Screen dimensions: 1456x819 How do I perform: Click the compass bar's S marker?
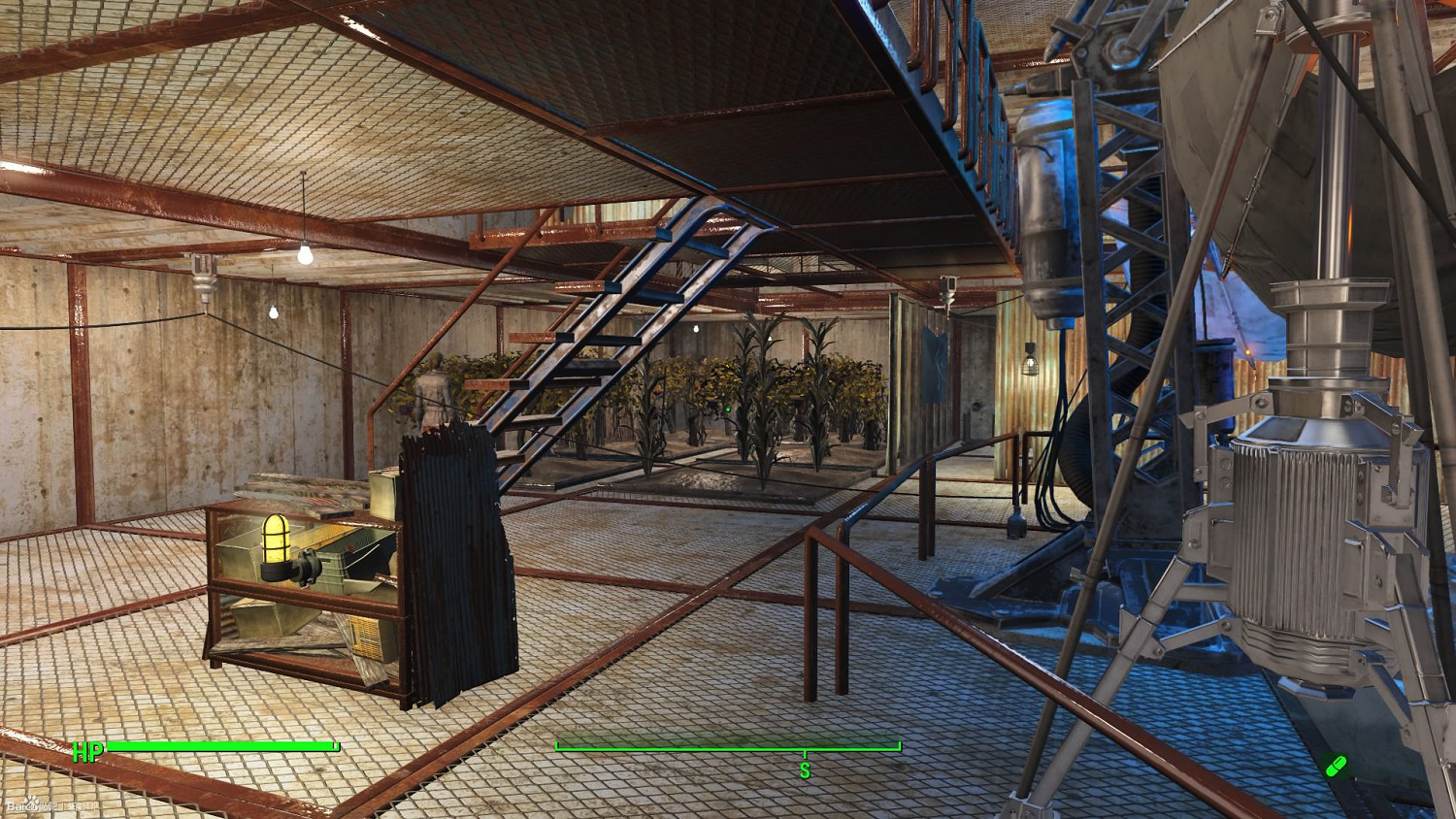click(x=805, y=770)
